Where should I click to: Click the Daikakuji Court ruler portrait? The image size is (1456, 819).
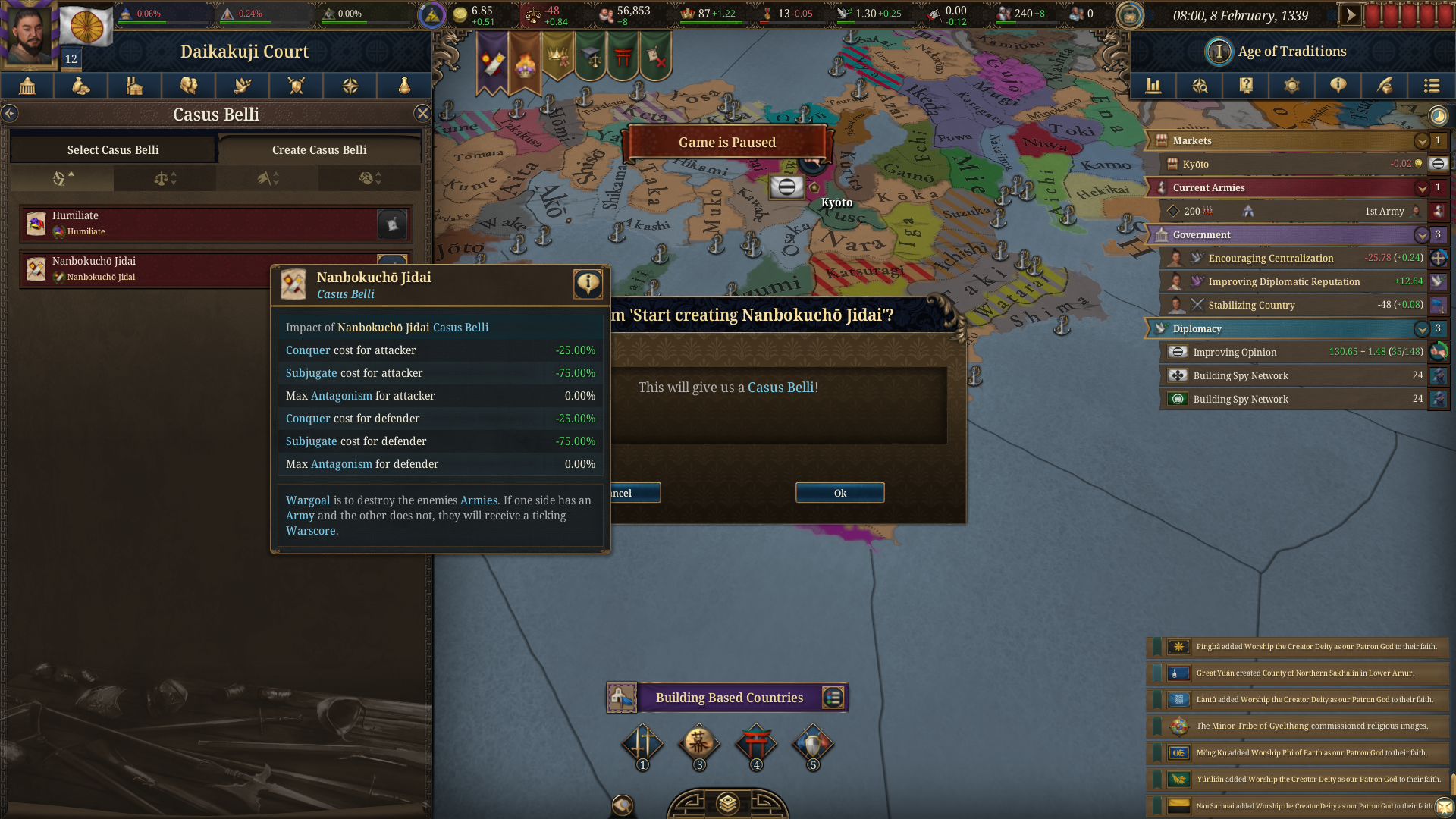(x=29, y=34)
